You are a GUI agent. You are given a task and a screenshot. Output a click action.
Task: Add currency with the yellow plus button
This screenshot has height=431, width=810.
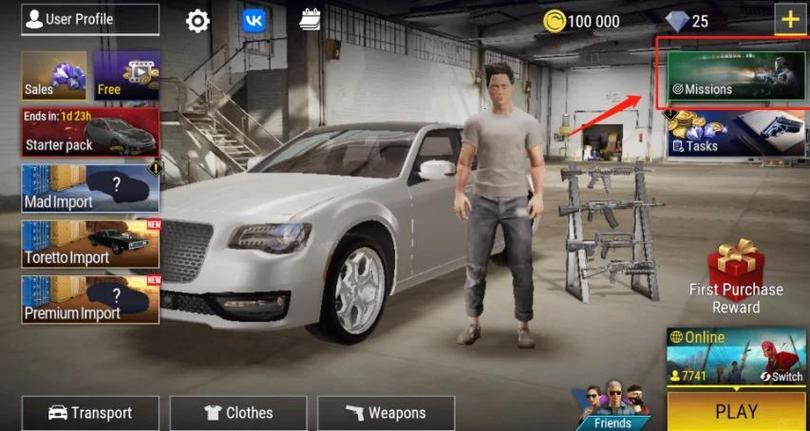pos(788,19)
